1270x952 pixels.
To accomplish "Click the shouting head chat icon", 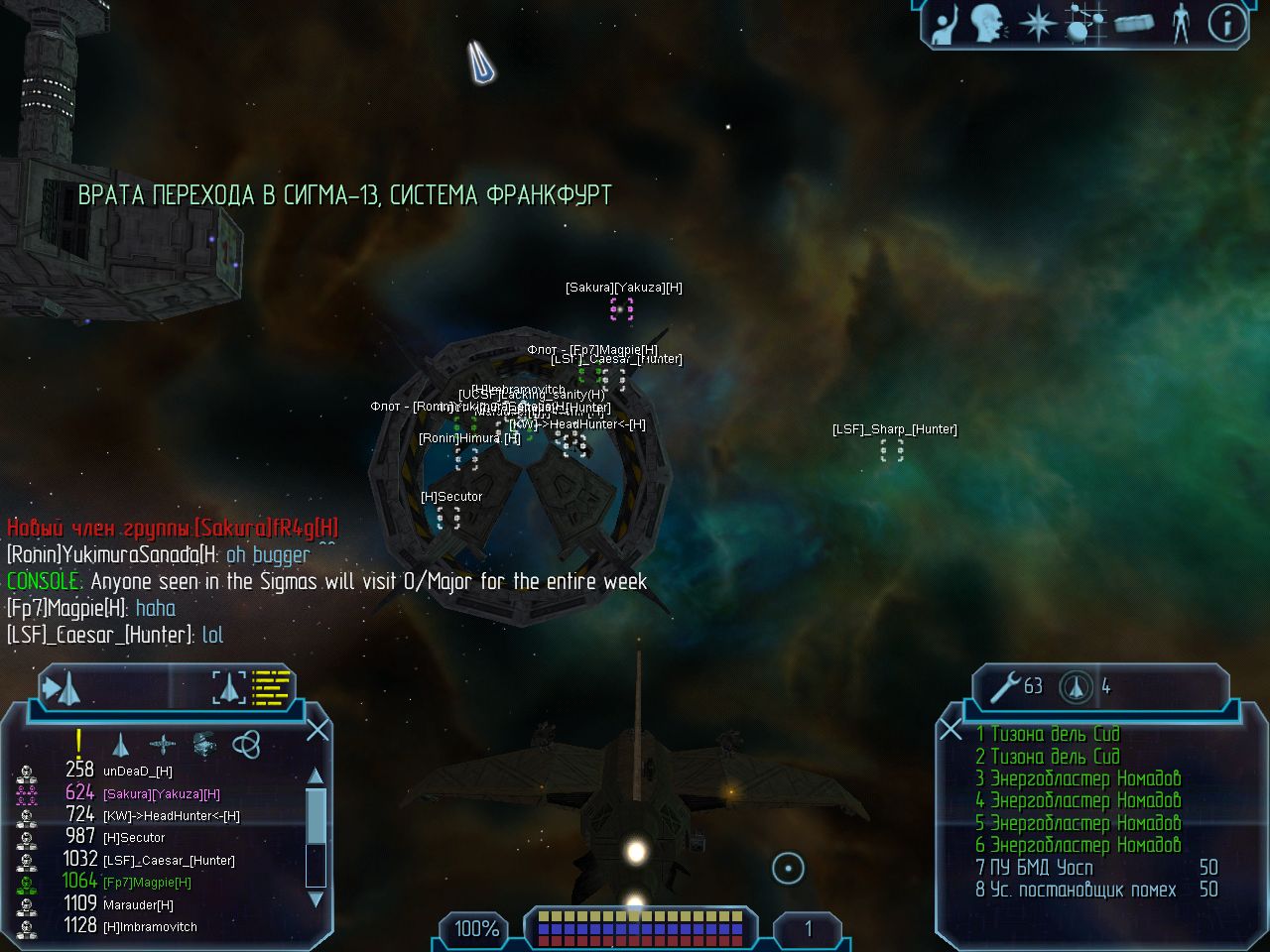I will coord(987,24).
